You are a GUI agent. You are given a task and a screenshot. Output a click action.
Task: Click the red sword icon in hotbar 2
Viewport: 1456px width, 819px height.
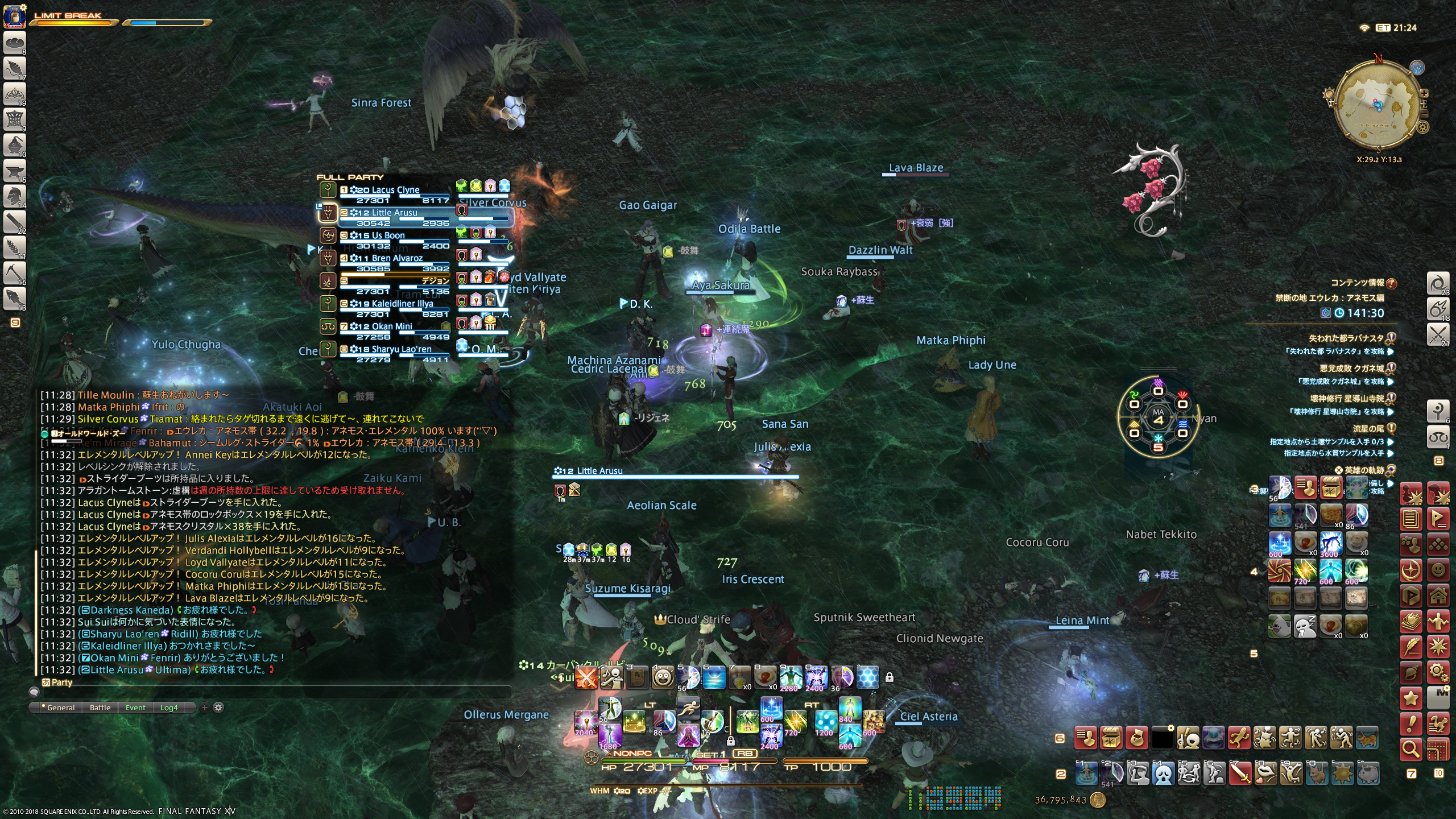click(x=1240, y=773)
